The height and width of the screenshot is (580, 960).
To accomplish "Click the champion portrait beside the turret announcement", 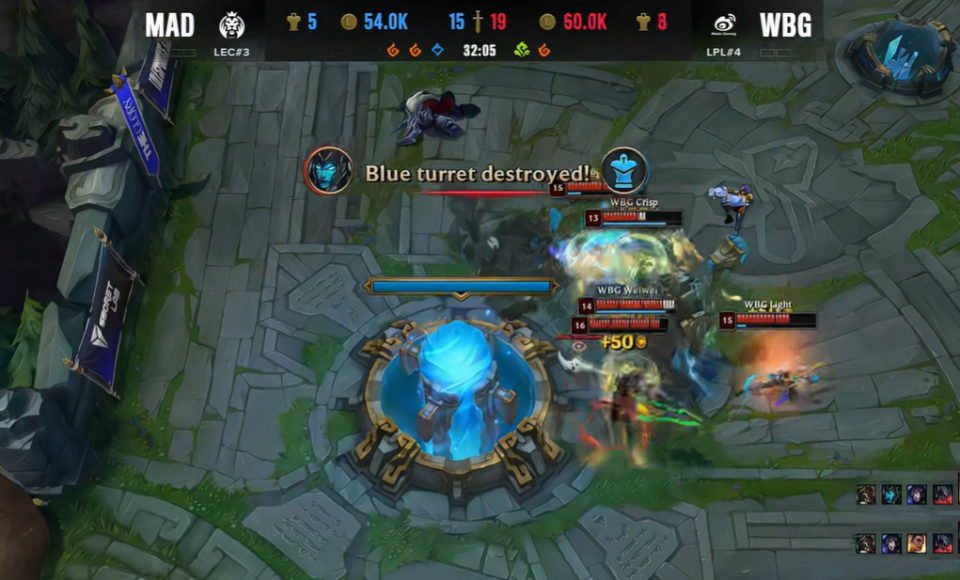I will point(328,171).
